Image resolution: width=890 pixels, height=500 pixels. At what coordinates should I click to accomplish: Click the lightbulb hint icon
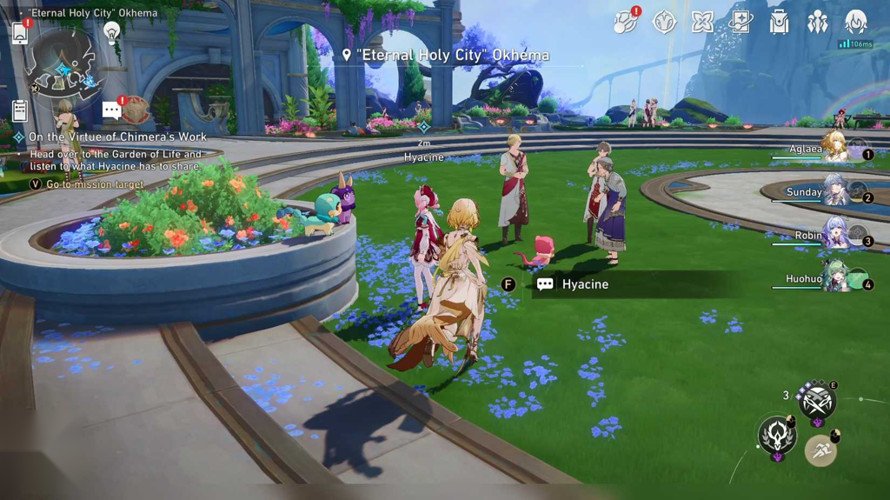pos(112,32)
